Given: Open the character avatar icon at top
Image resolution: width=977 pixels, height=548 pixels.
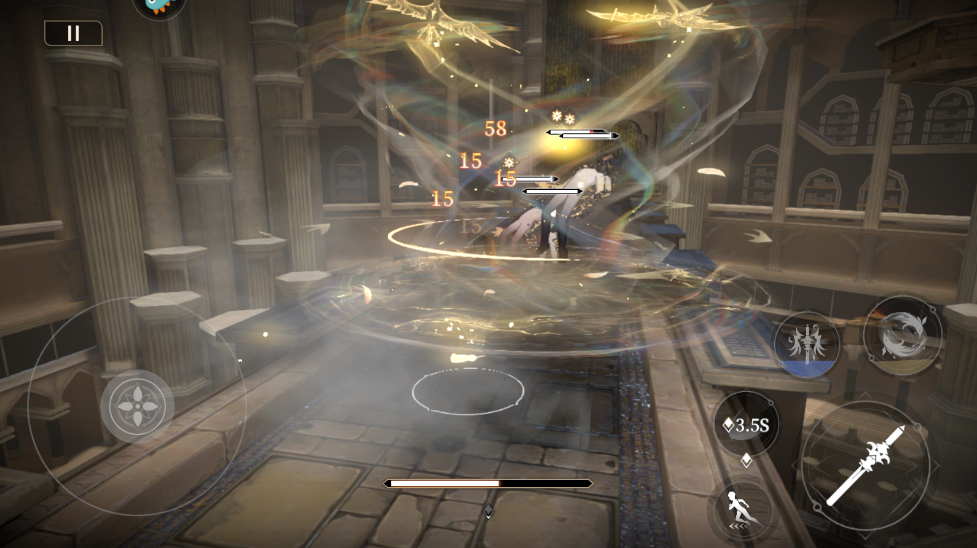Looking at the screenshot, I should pyautogui.click(x=158, y=6).
